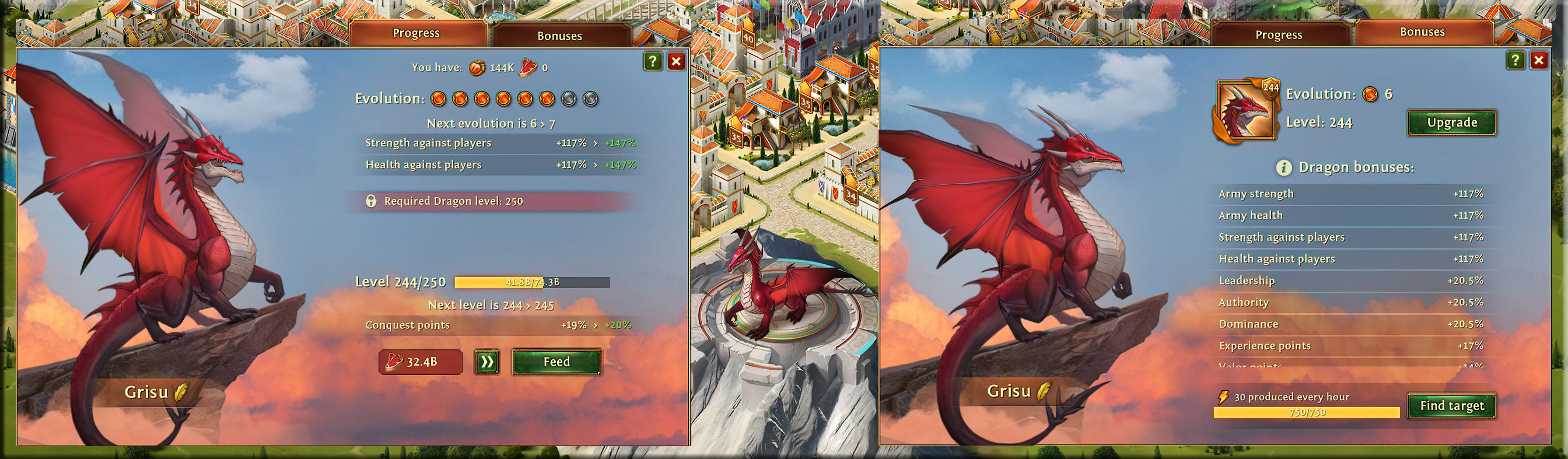Open the info icon beside Dragon bonuses
The image size is (1568, 459).
click(x=1284, y=167)
